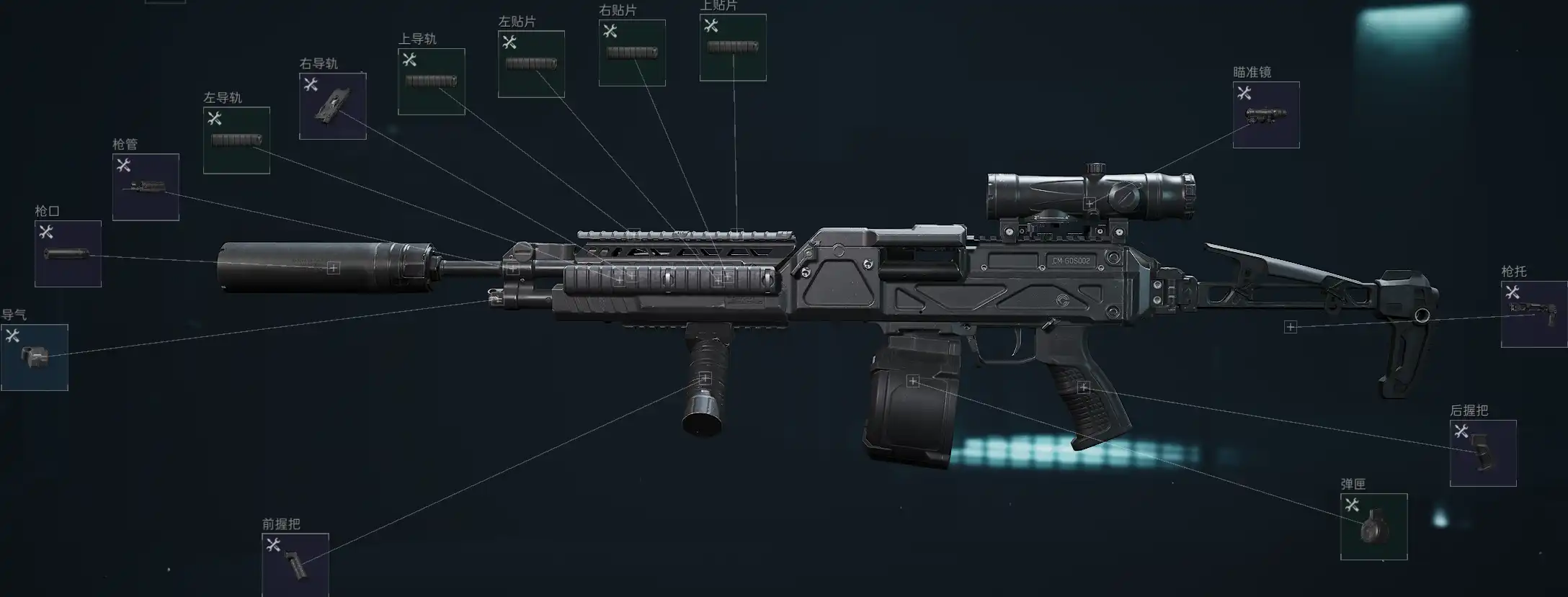1568x597 pixels.
Task: Choose the 弹匣 magazine attachment slot
Action: tap(1373, 526)
